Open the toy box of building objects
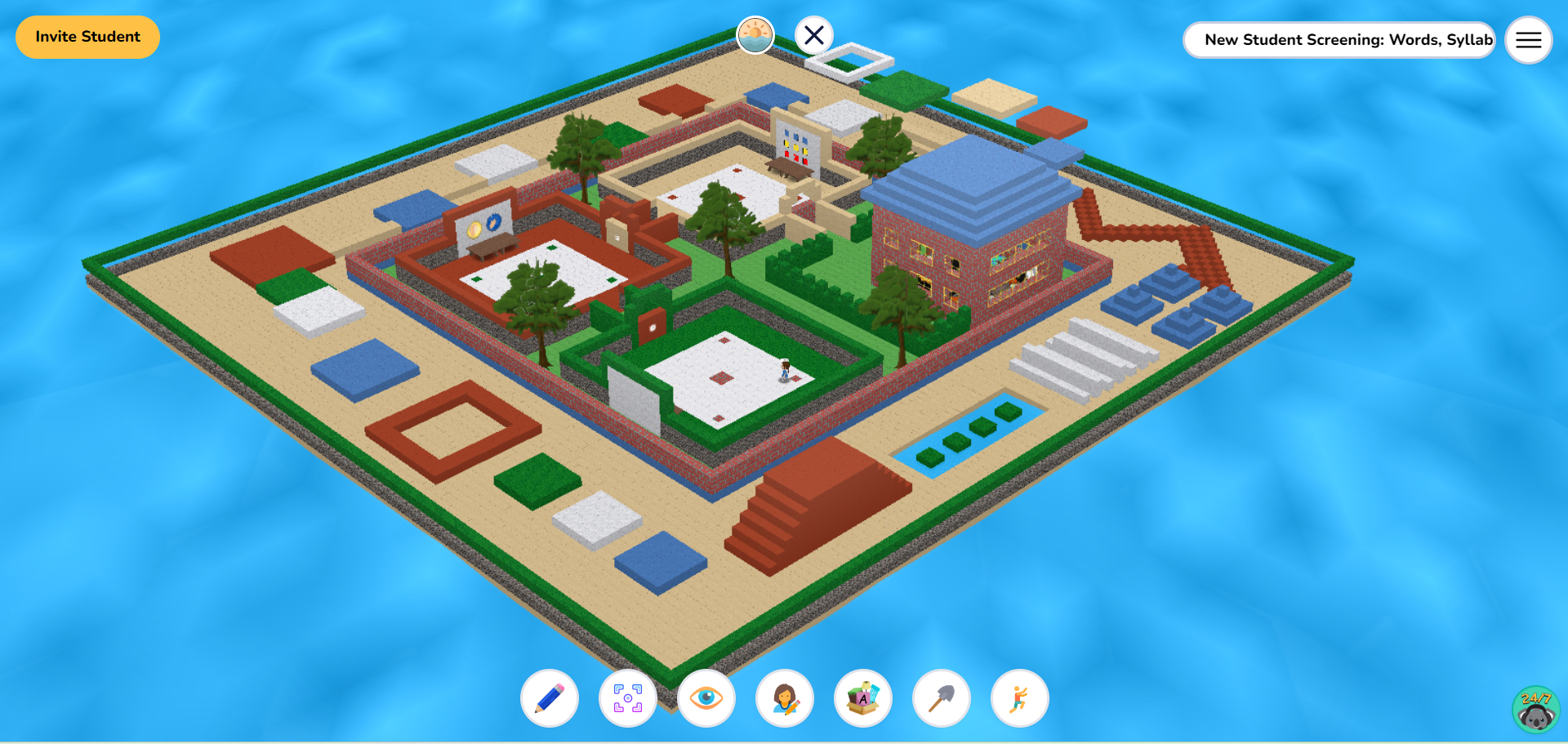 [x=862, y=699]
